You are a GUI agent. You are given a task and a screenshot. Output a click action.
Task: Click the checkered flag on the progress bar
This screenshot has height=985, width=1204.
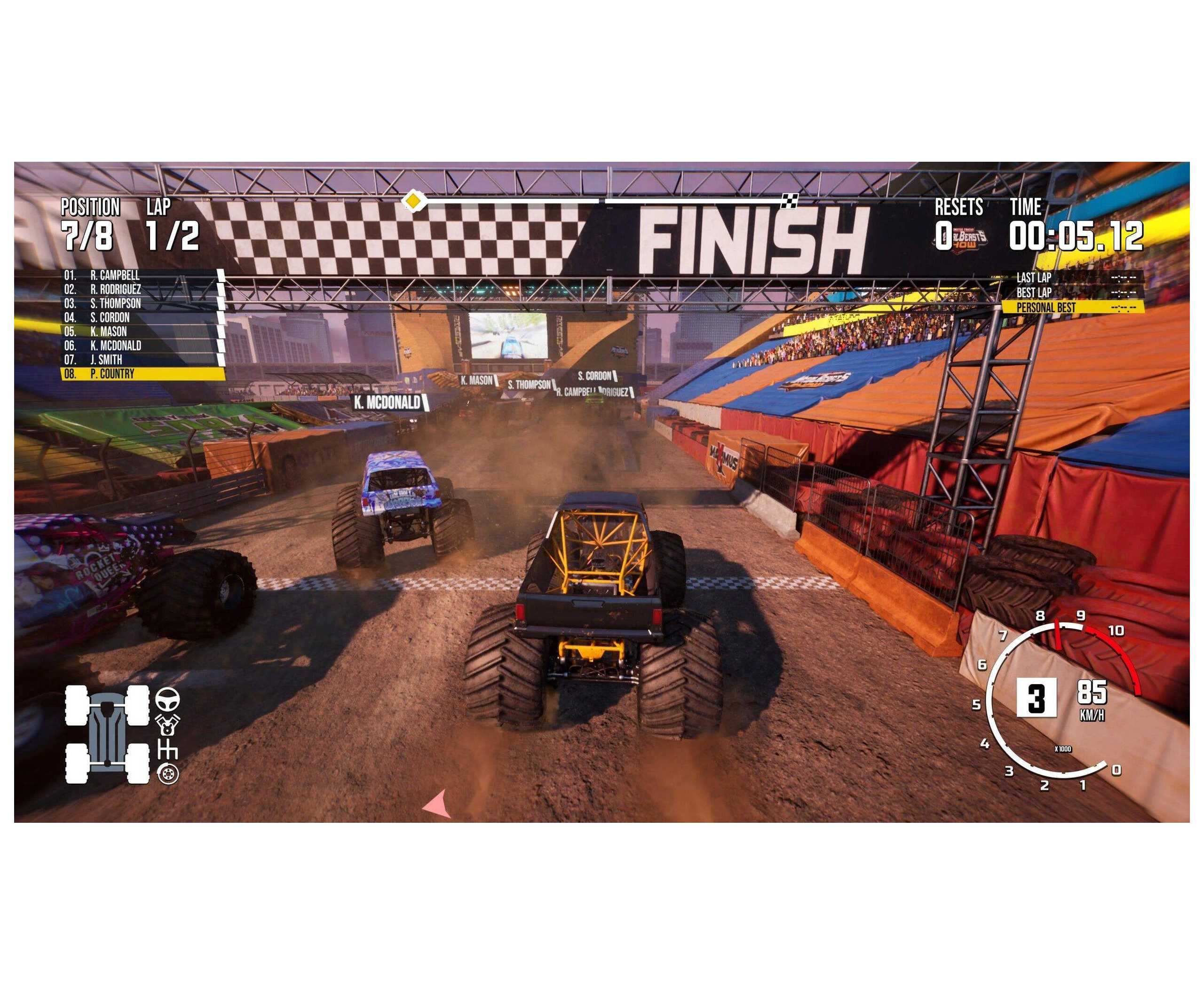tap(790, 200)
